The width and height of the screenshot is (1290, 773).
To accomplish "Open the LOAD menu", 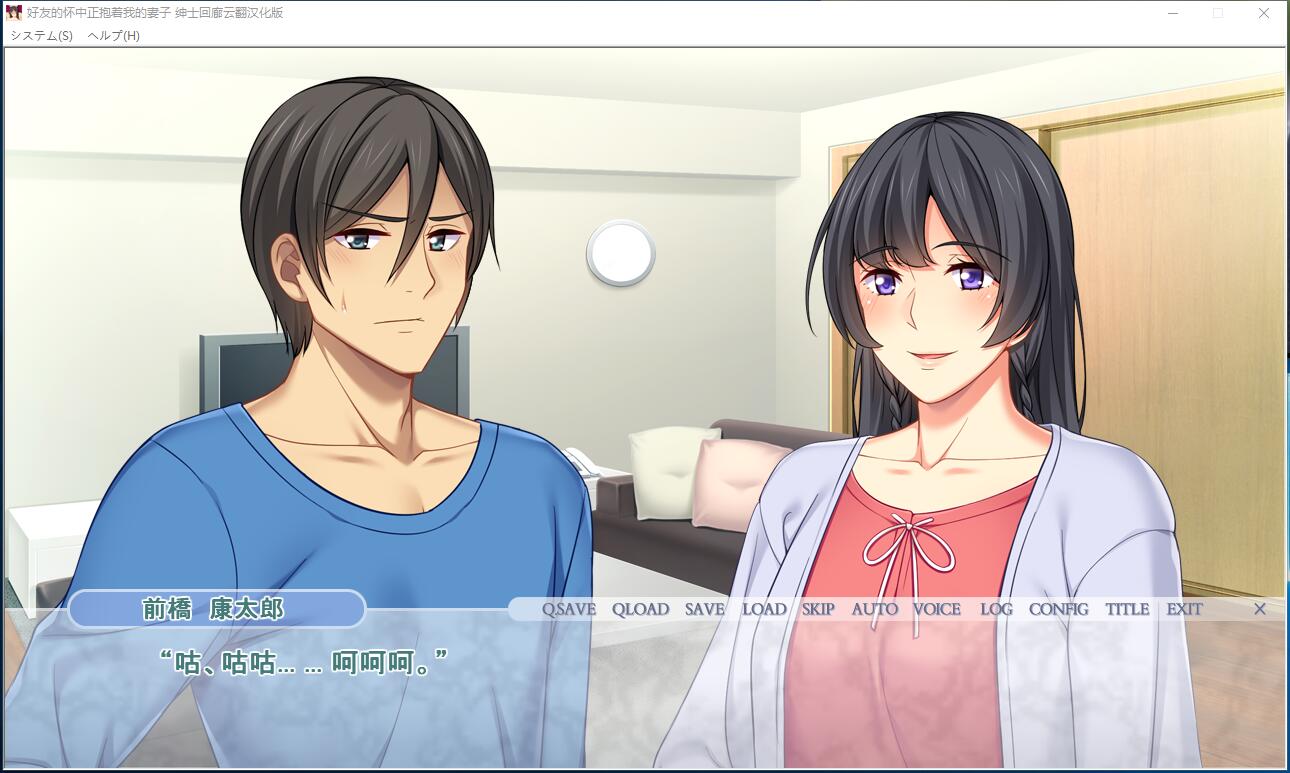I will [x=764, y=609].
